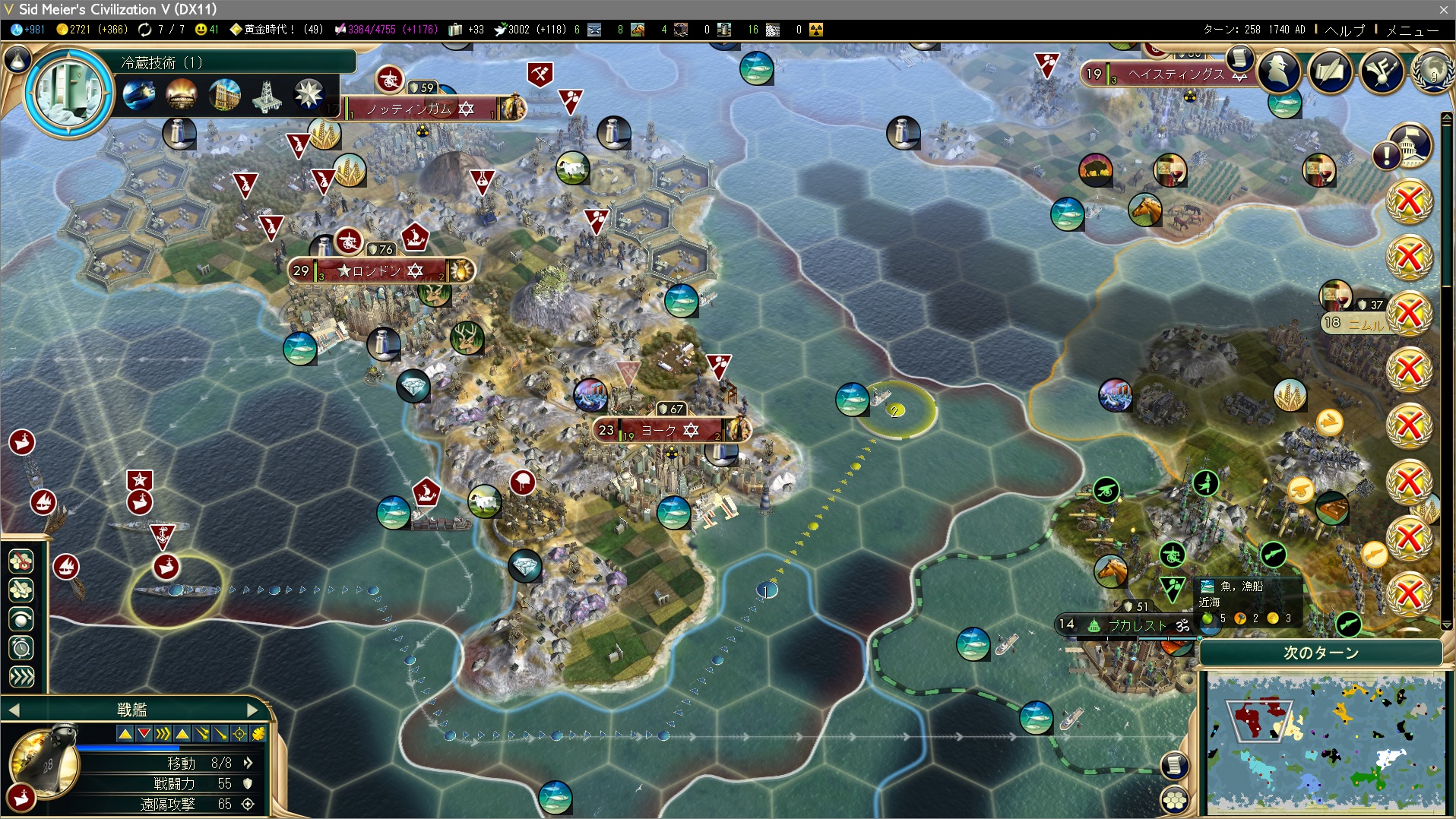Image resolution: width=1456 pixels, height=819 pixels.
Task: Open the espionage overview spy icon
Action: [x=1279, y=72]
